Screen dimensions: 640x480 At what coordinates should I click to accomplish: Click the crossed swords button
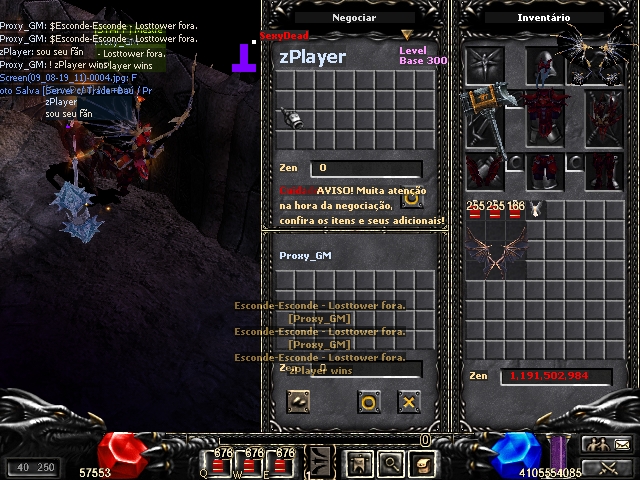[x=608, y=466]
